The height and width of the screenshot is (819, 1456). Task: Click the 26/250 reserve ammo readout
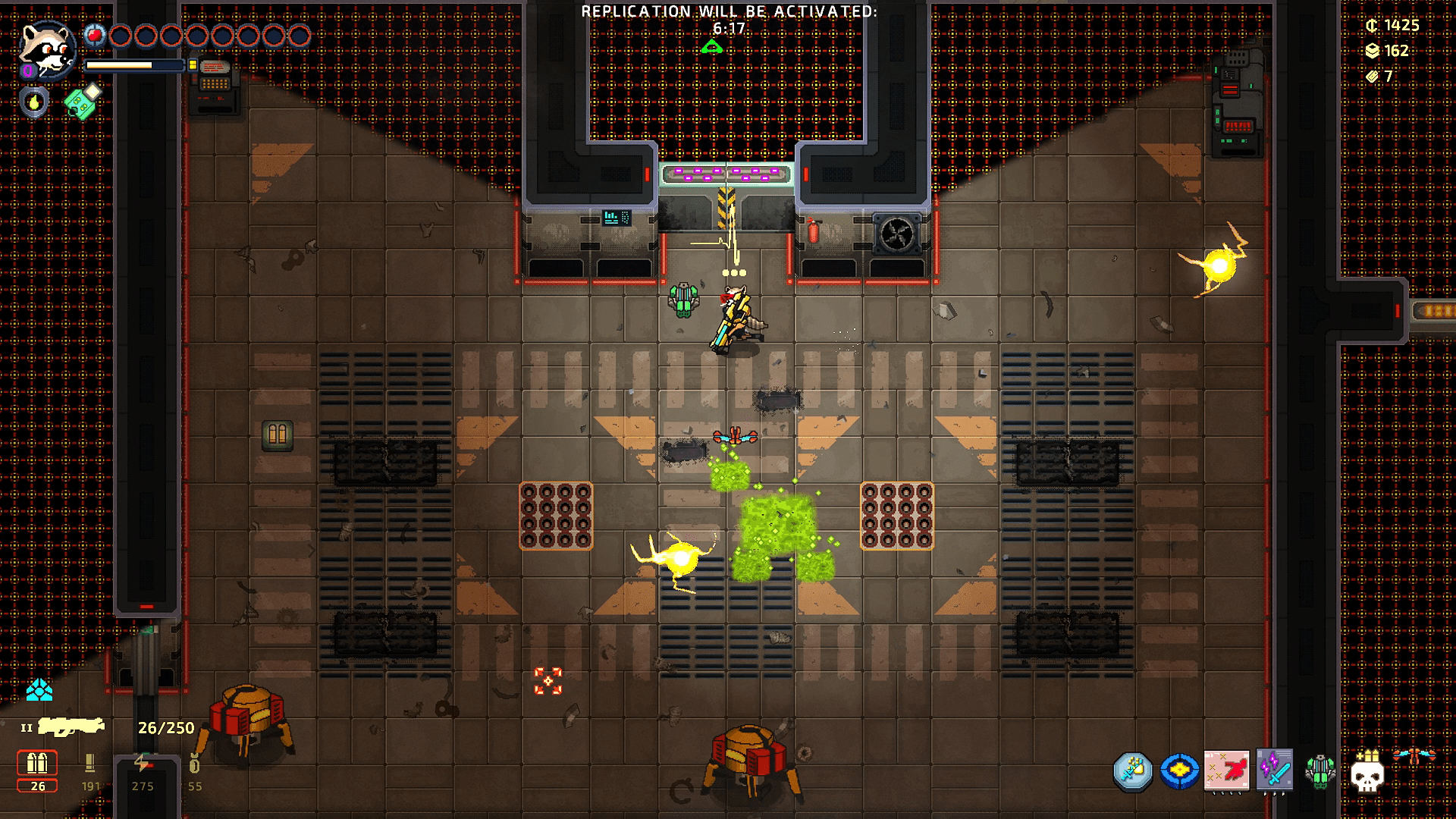[167, 728]
